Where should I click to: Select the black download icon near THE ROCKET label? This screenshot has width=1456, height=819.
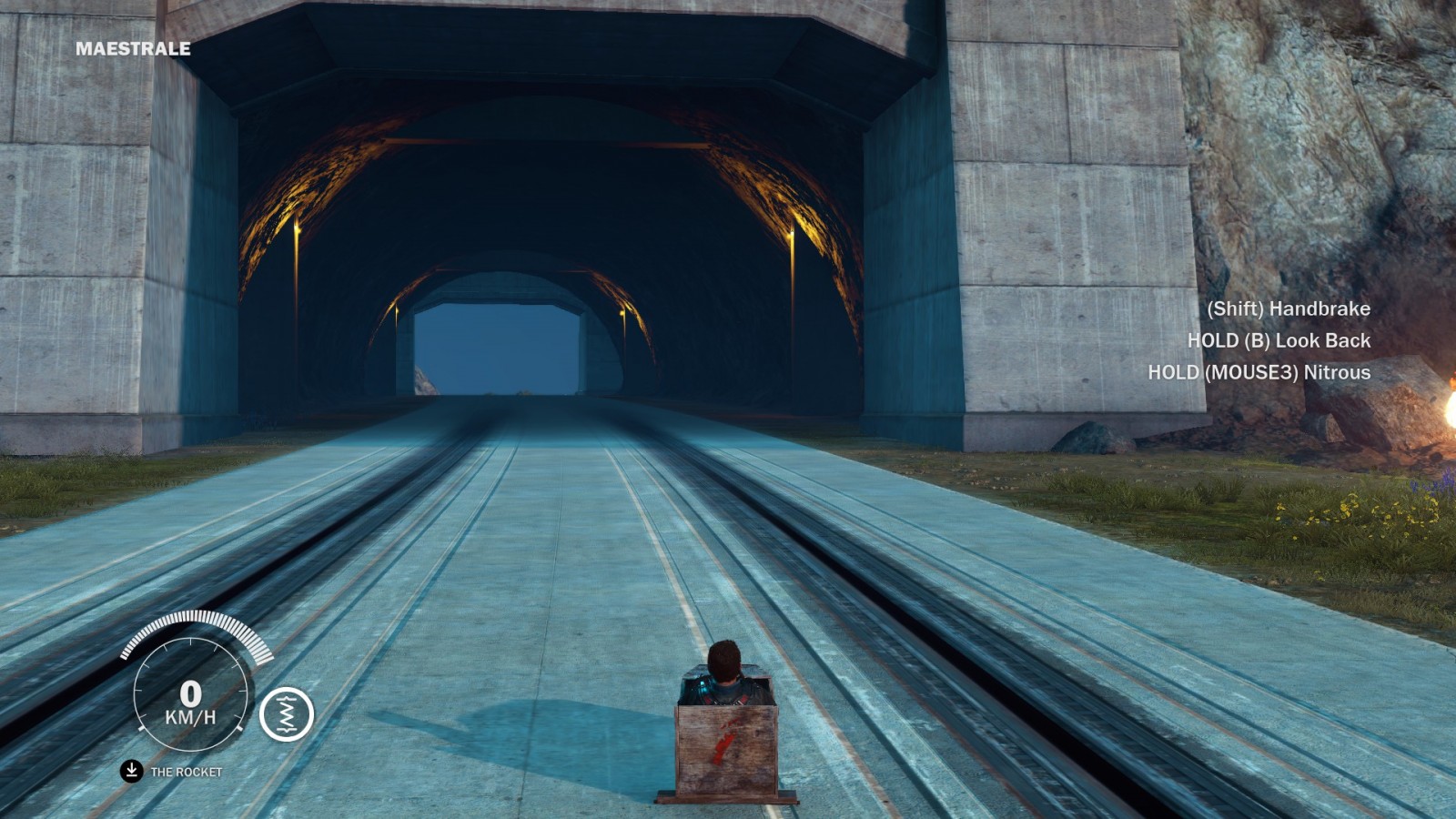[130, 769]
